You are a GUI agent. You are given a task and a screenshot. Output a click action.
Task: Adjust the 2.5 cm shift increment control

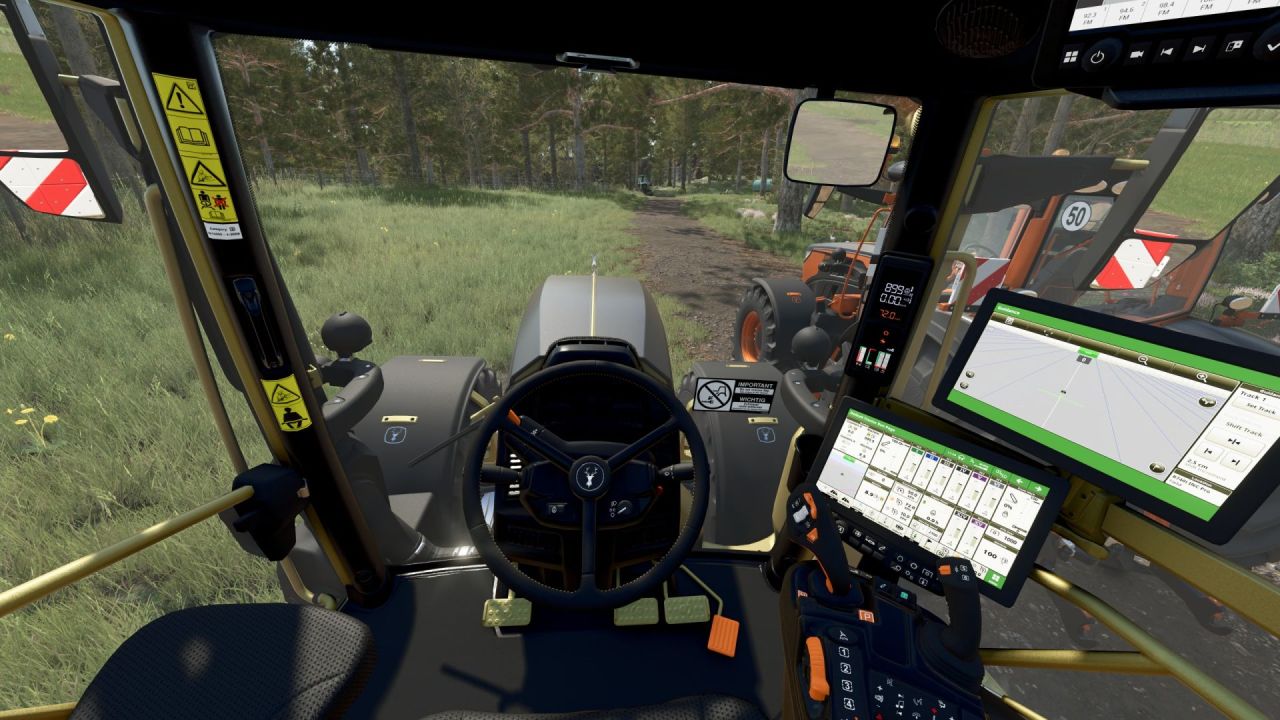(x=1197, y=461)
